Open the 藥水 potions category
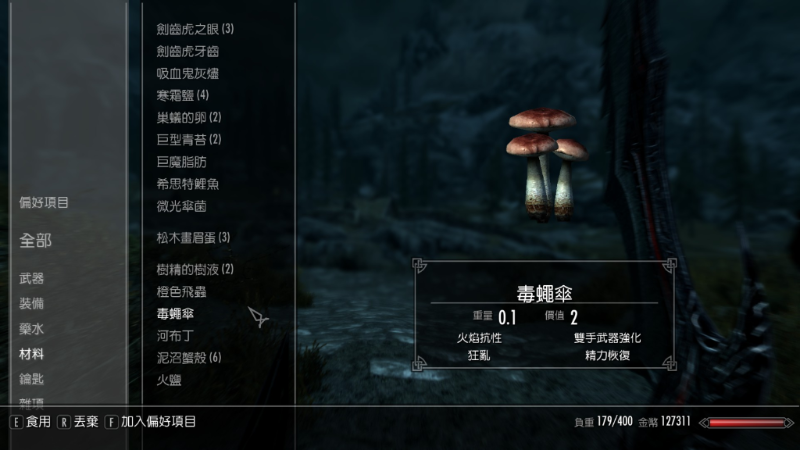This screenshot has width=800, height=450. (x=31, y=328)
